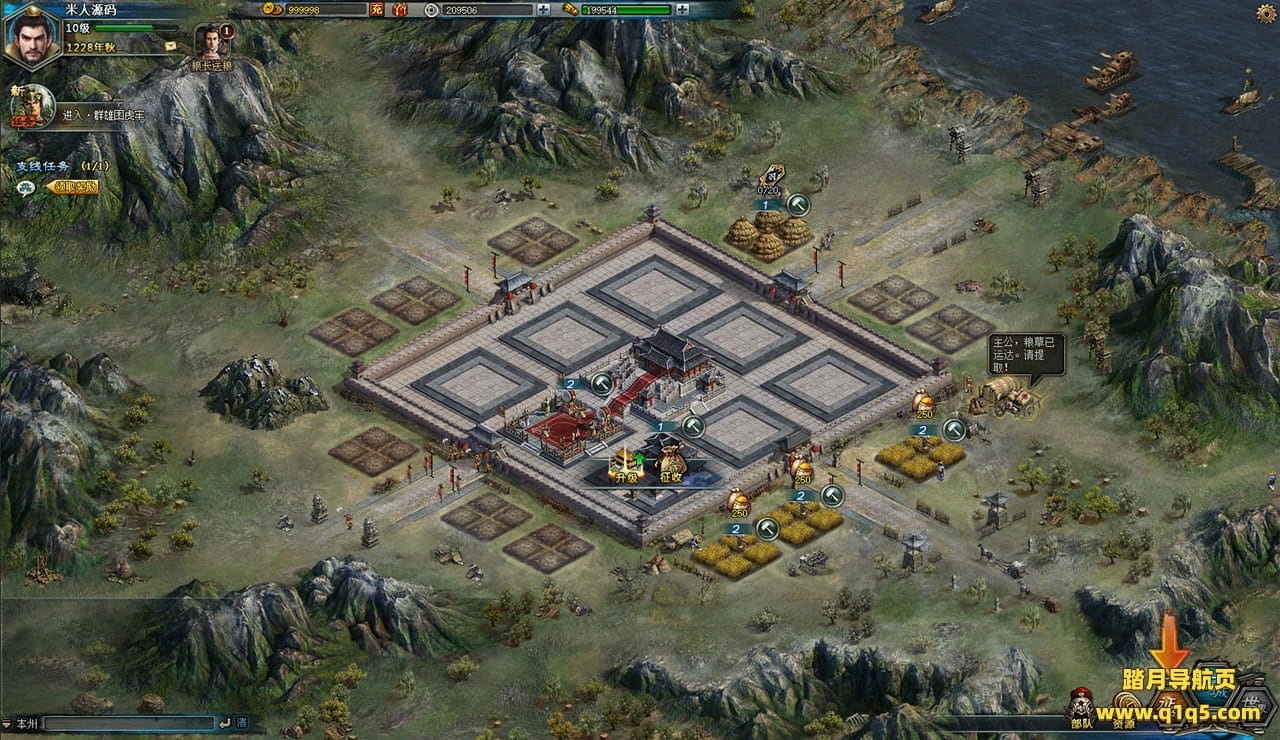Image resolution: width=1280 pixels, height=740 pixels.
Task: Open the side quest chat bubble icon
Action: tap(26, 186)
